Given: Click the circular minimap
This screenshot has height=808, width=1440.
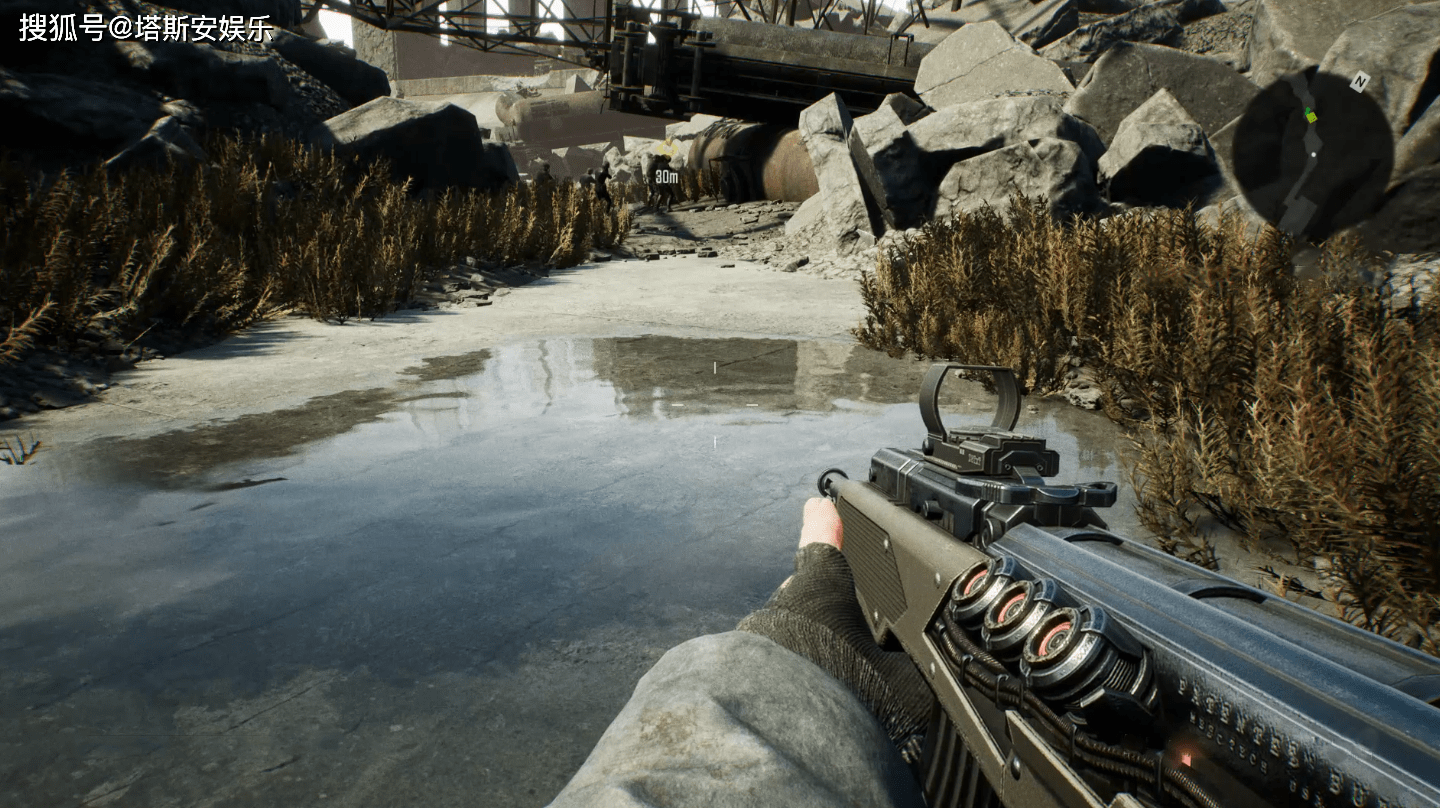Looking at the screenshot, I should pos(1311,154).
